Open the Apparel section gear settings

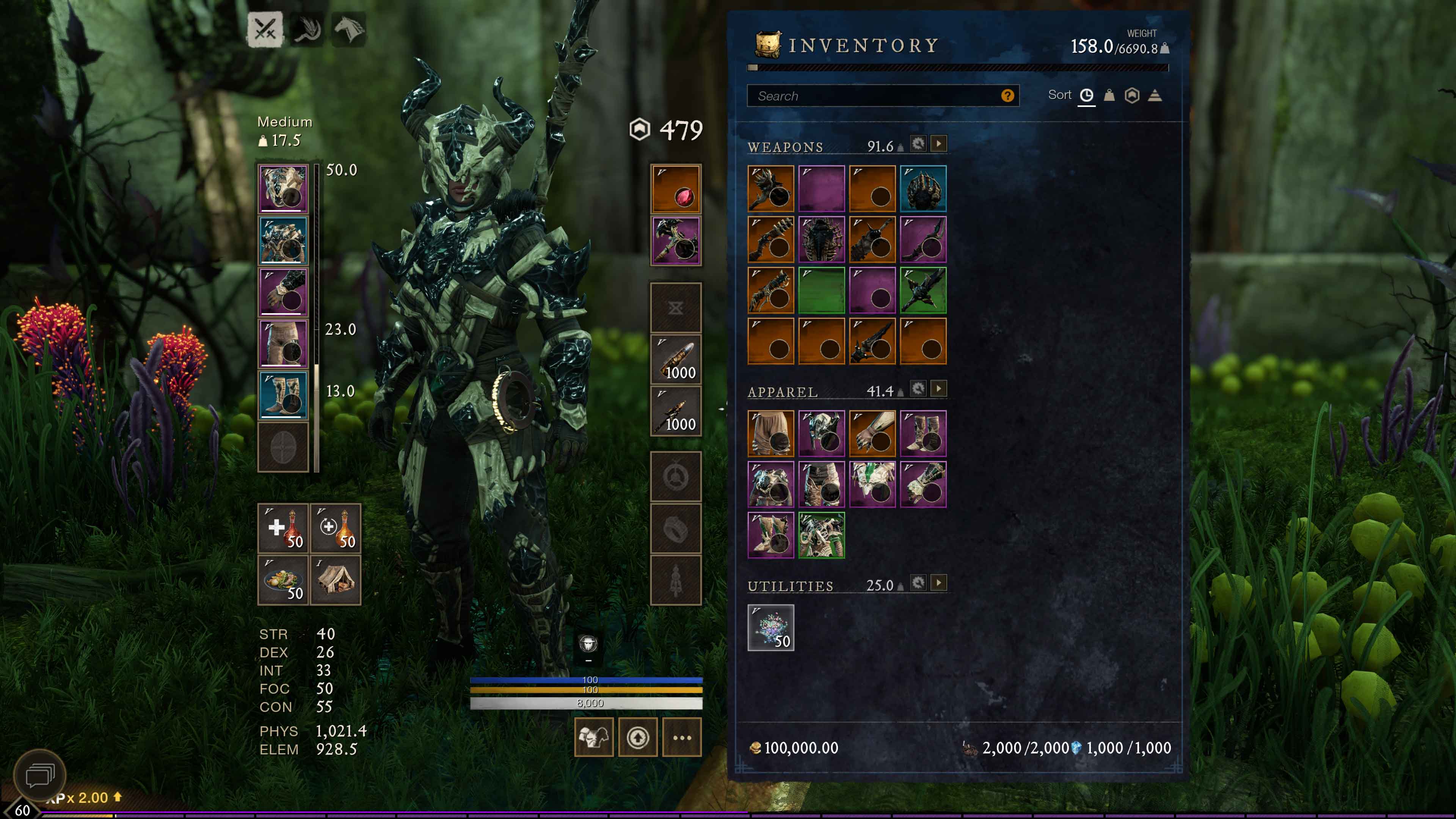[918, 389]
